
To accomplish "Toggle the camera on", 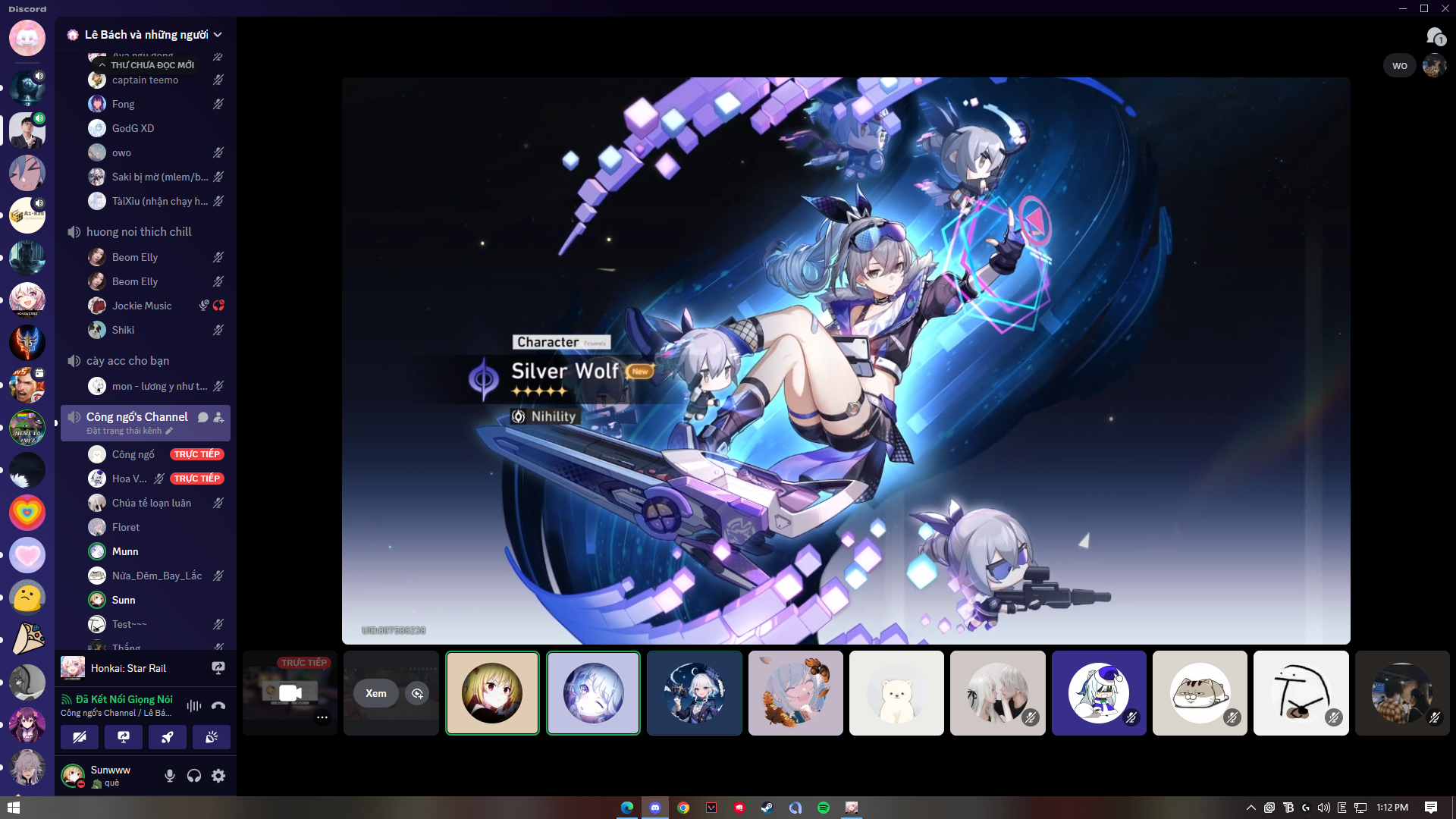I will click(80, 737).
